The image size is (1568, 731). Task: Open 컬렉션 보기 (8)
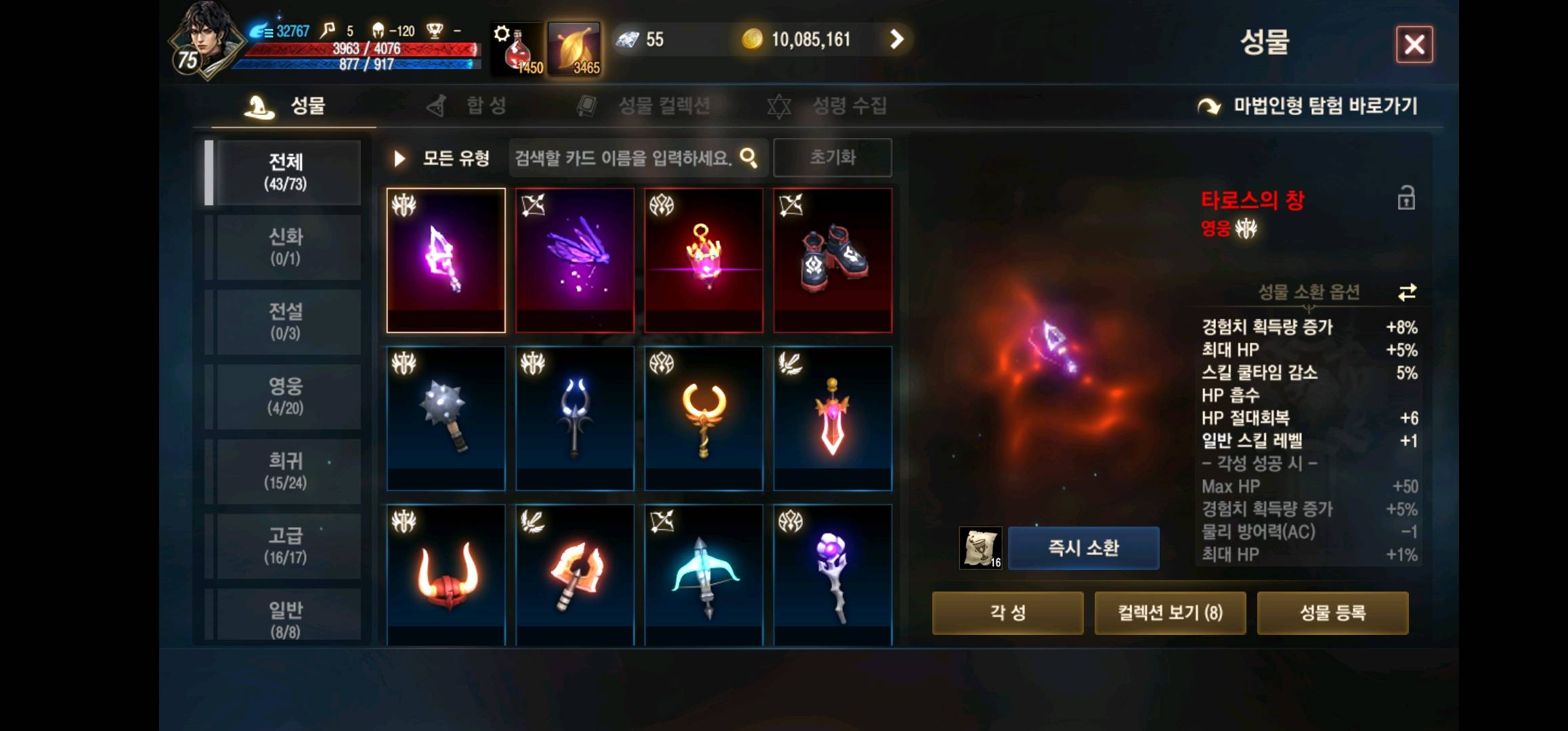[1171, 613]
